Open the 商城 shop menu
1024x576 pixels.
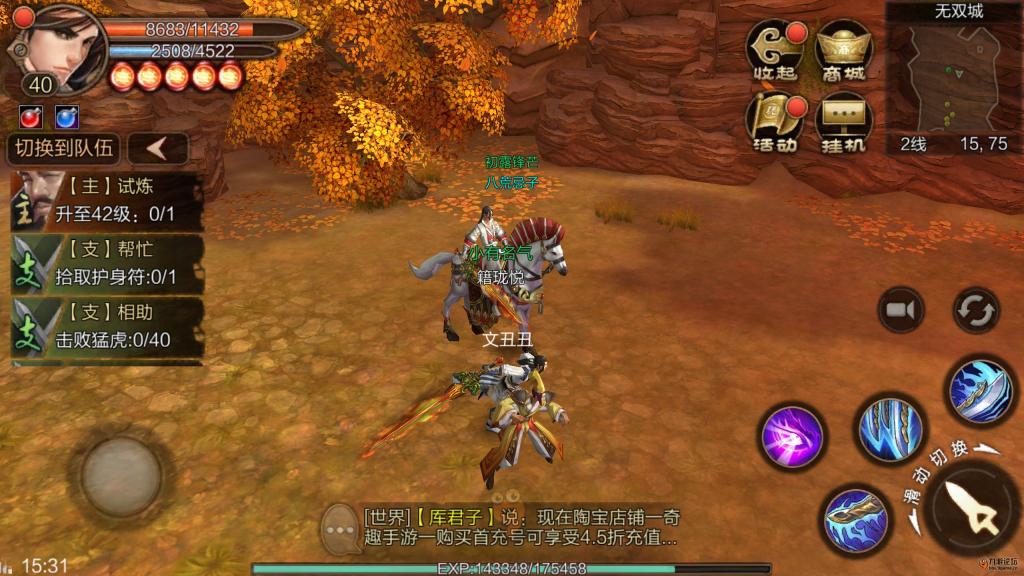coord(845,53)
